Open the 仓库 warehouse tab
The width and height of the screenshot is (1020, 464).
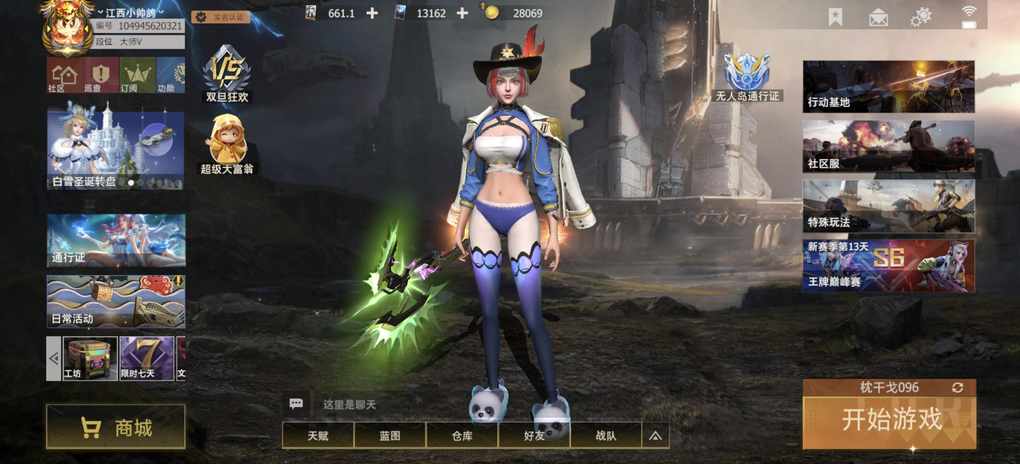tap(462, 435)
